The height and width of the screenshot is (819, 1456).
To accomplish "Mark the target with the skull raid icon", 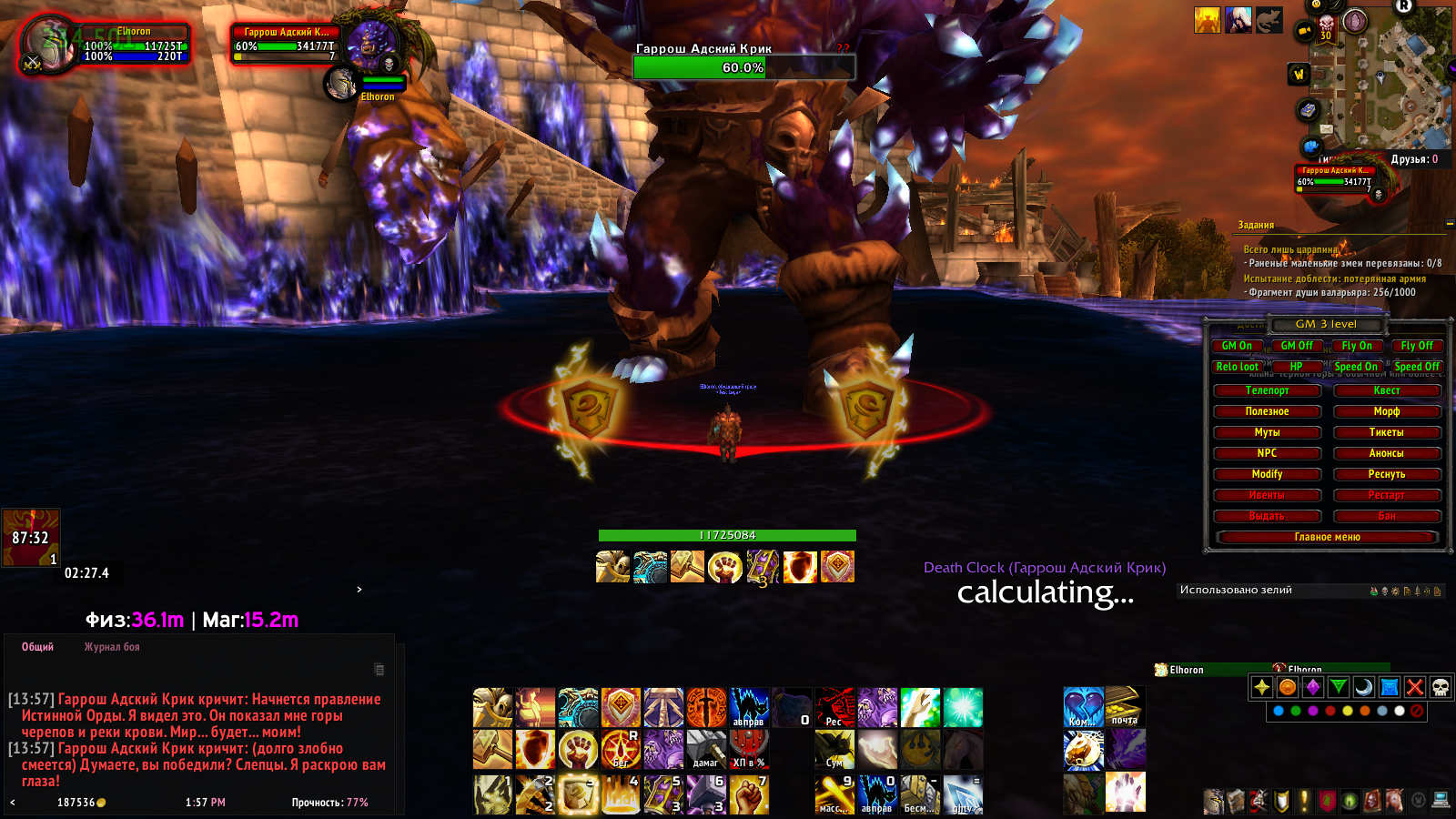I will coord(1440,687).
